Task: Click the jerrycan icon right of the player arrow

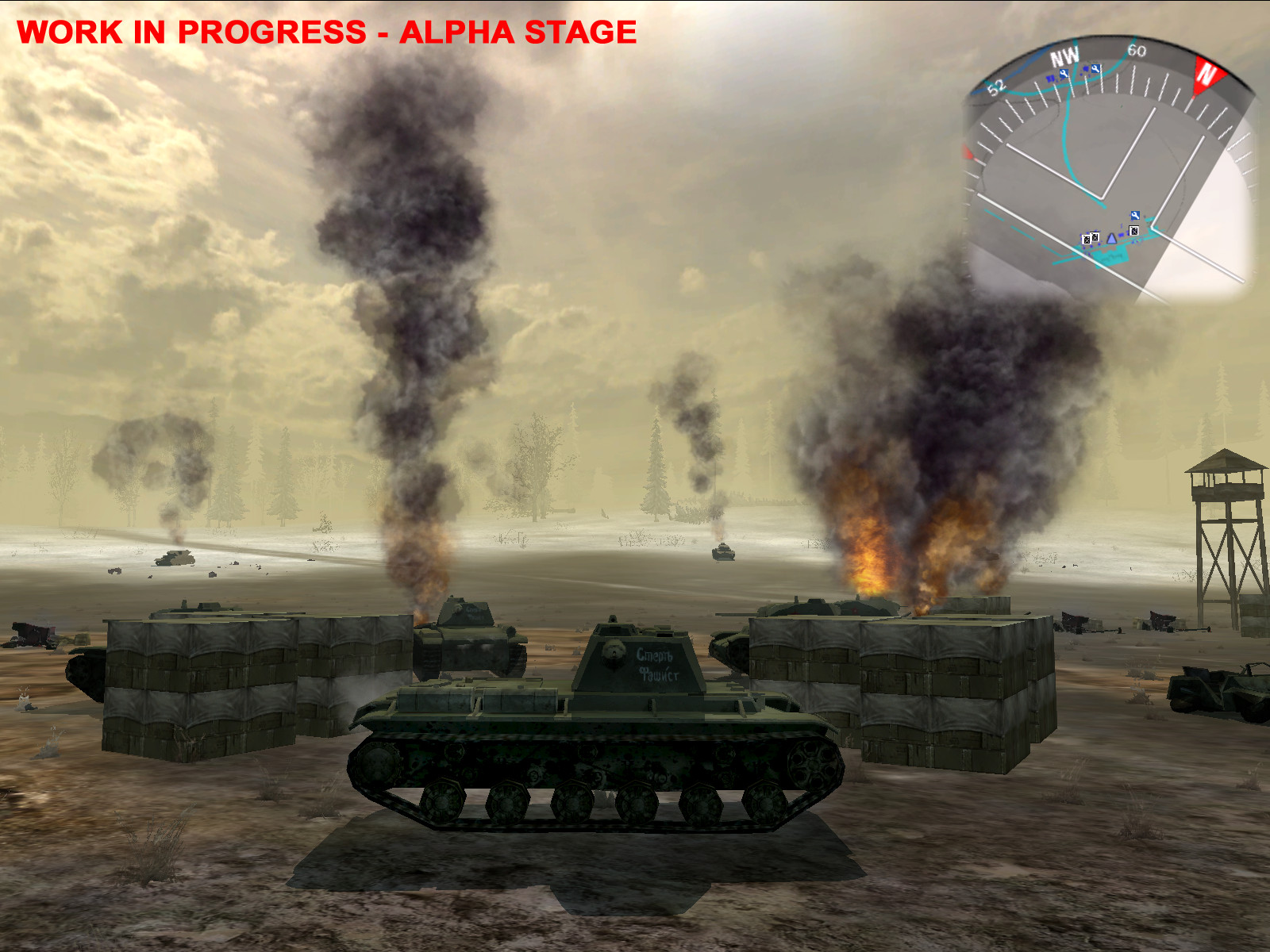Action: tap(1133, 231)
